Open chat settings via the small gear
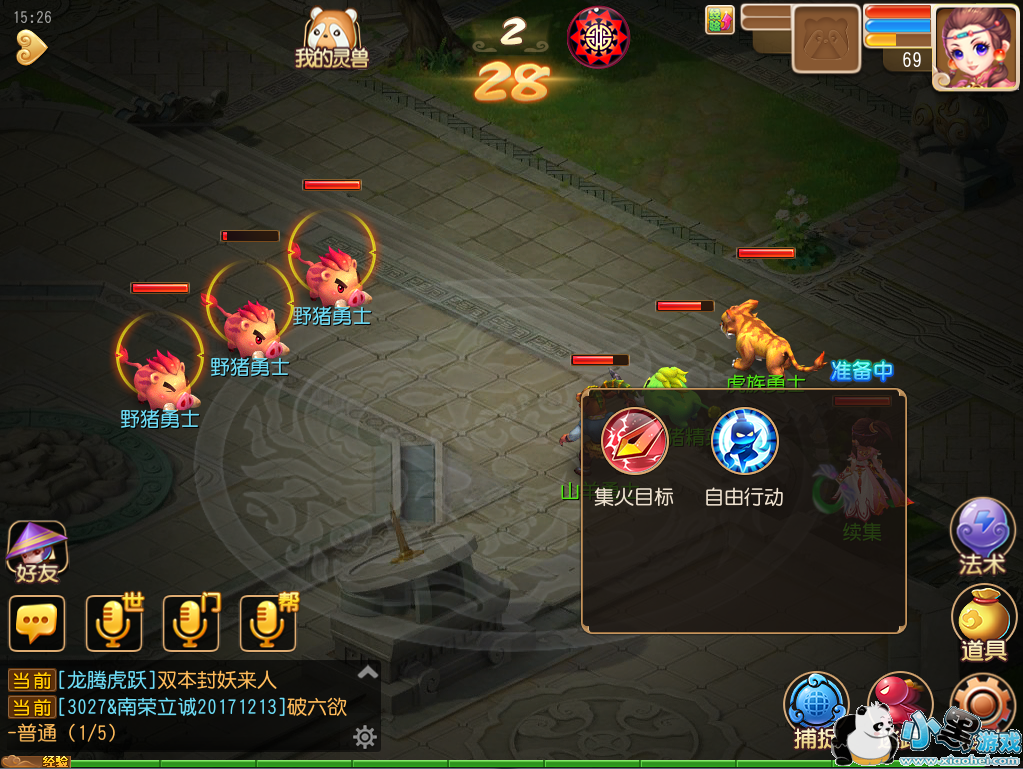The width and height of the screenshot is (1023, 769). (365, 738)
